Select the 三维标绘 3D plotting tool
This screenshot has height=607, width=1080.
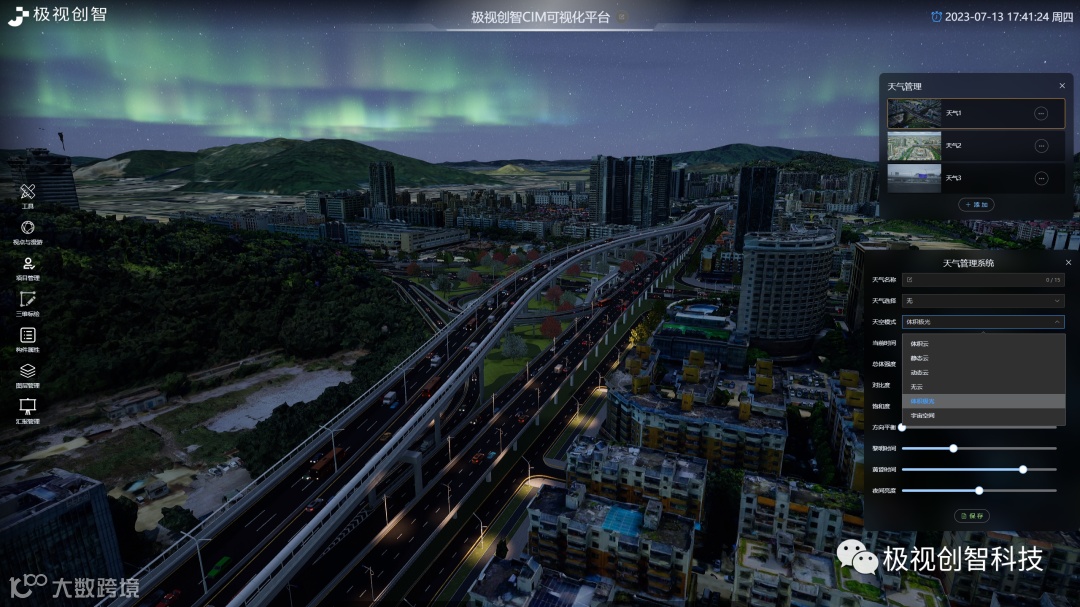pos(28,300)
